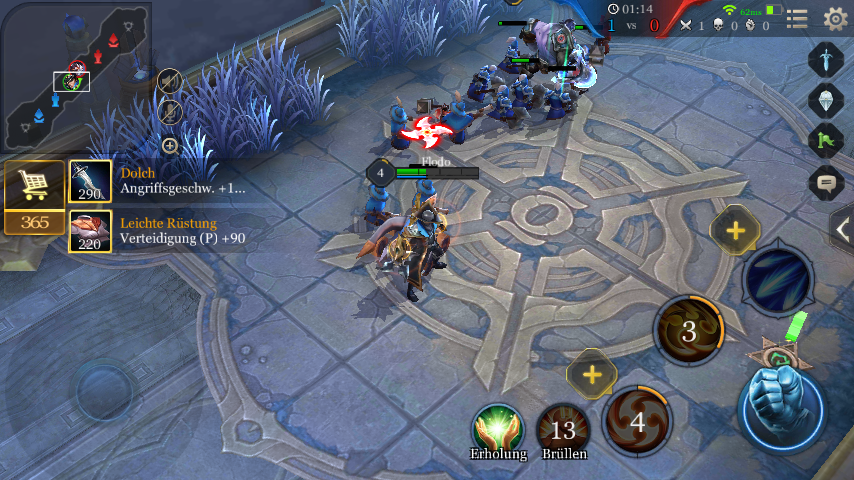Show the scoreboard list icon
Viewport: 854px width, 480px height.
click(x=797, y=18)
